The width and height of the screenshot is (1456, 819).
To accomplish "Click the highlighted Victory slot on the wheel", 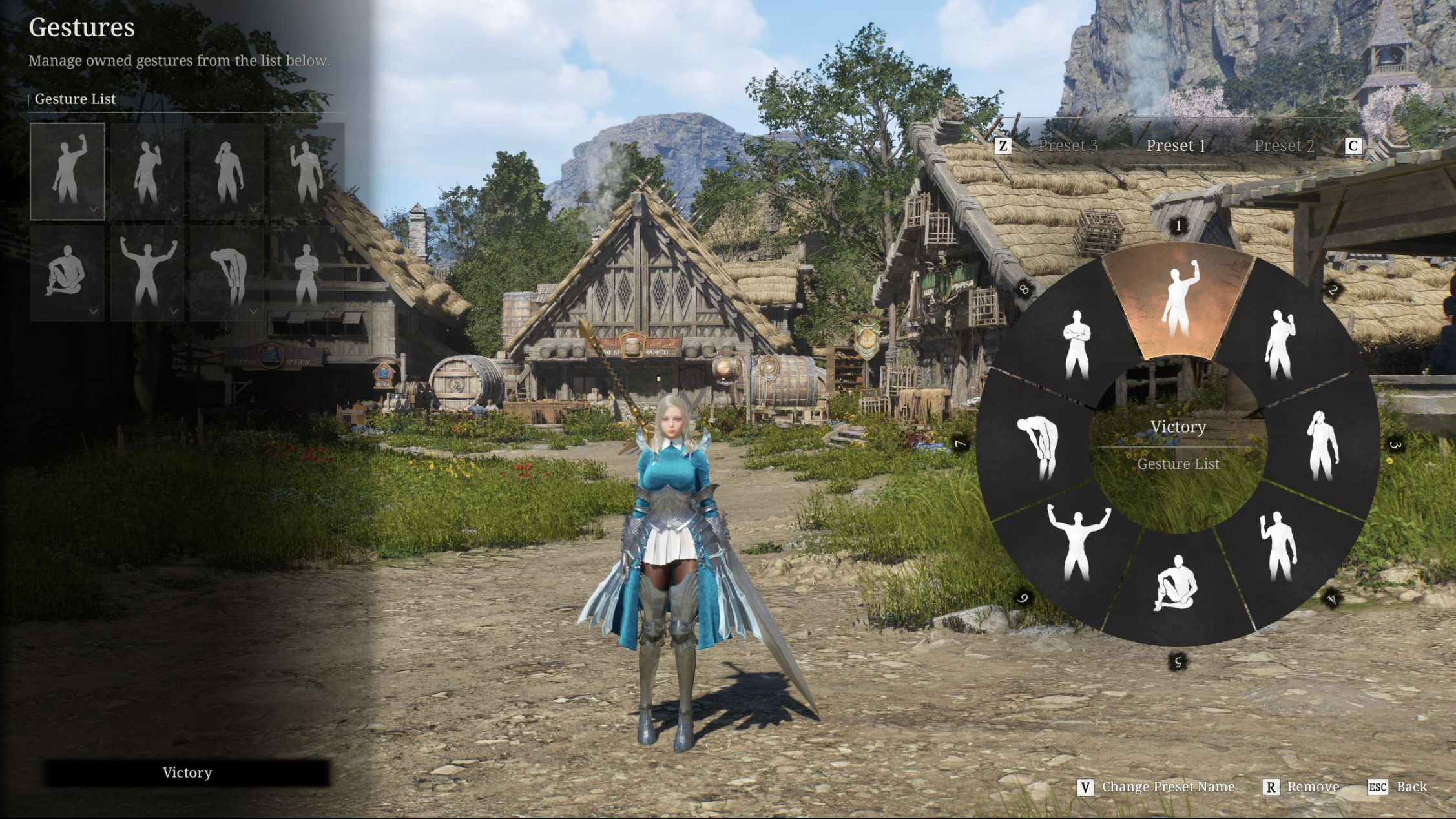I will (x=1178, y=300).
